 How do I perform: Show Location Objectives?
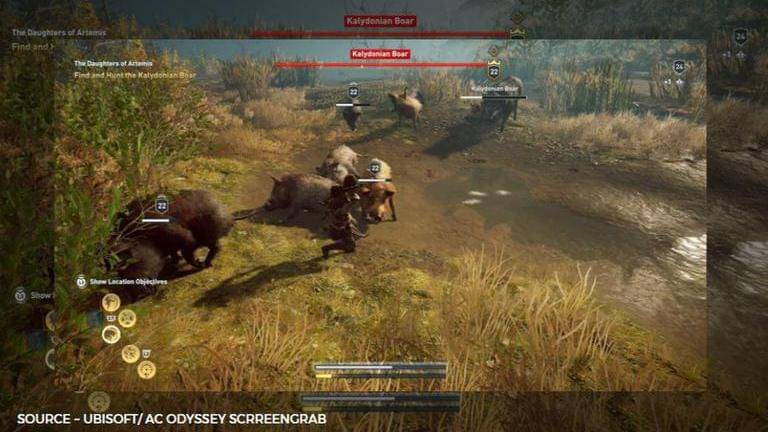(x=128, y=282)
